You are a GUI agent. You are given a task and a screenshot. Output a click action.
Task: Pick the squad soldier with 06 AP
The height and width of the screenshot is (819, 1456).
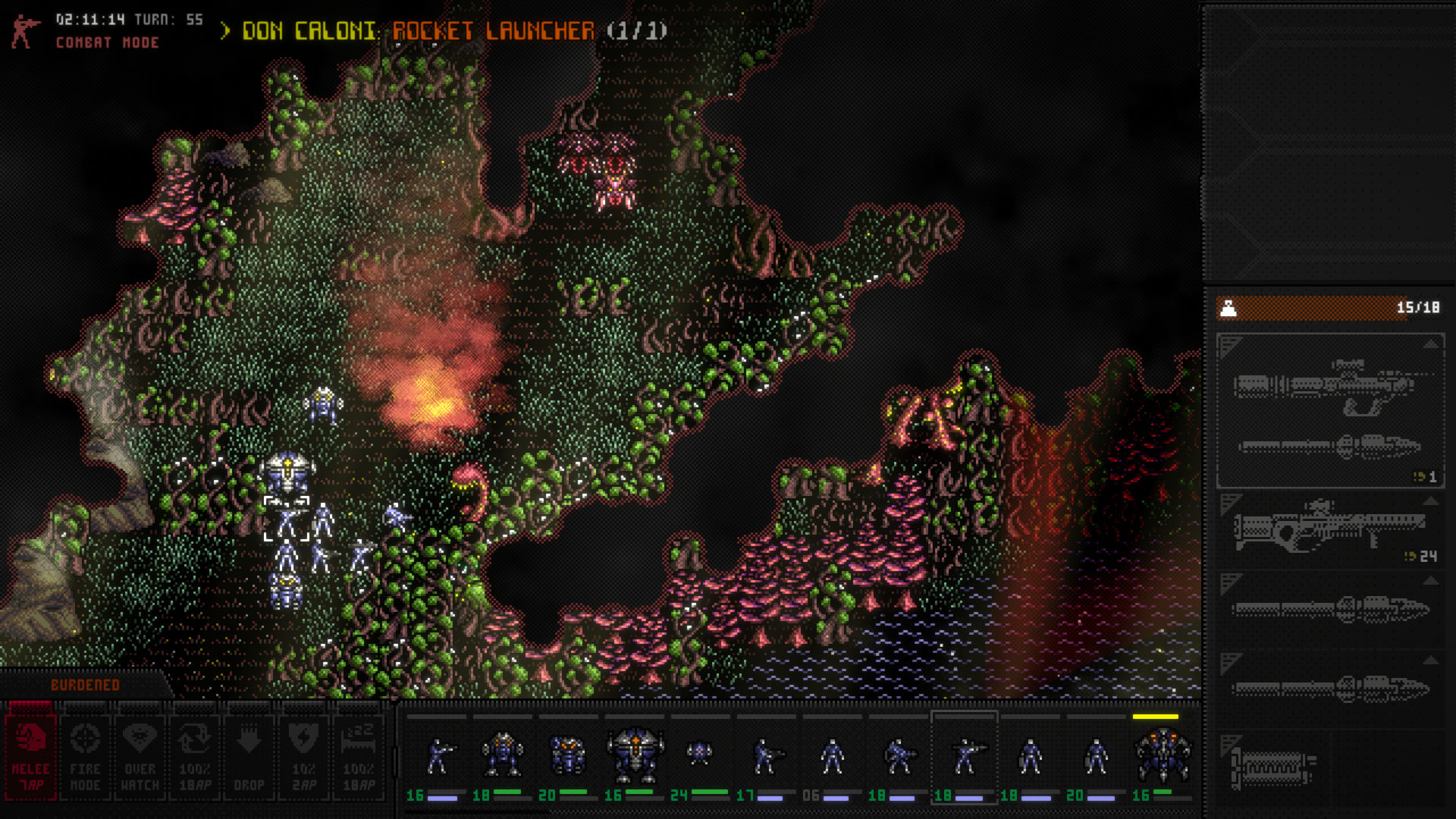click(832, 757)
